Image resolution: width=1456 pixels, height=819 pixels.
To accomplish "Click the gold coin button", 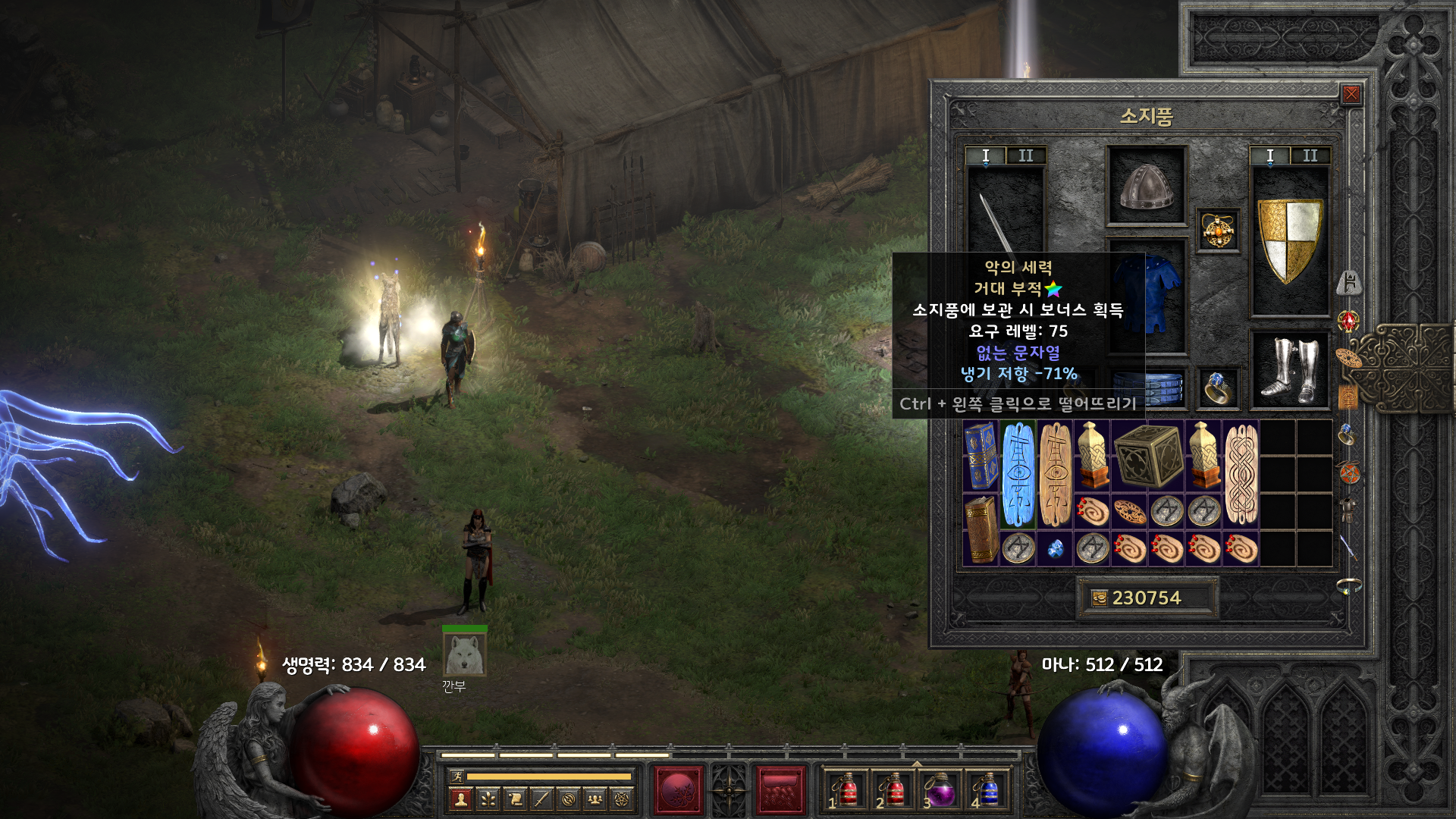I will click(1100, 598).
